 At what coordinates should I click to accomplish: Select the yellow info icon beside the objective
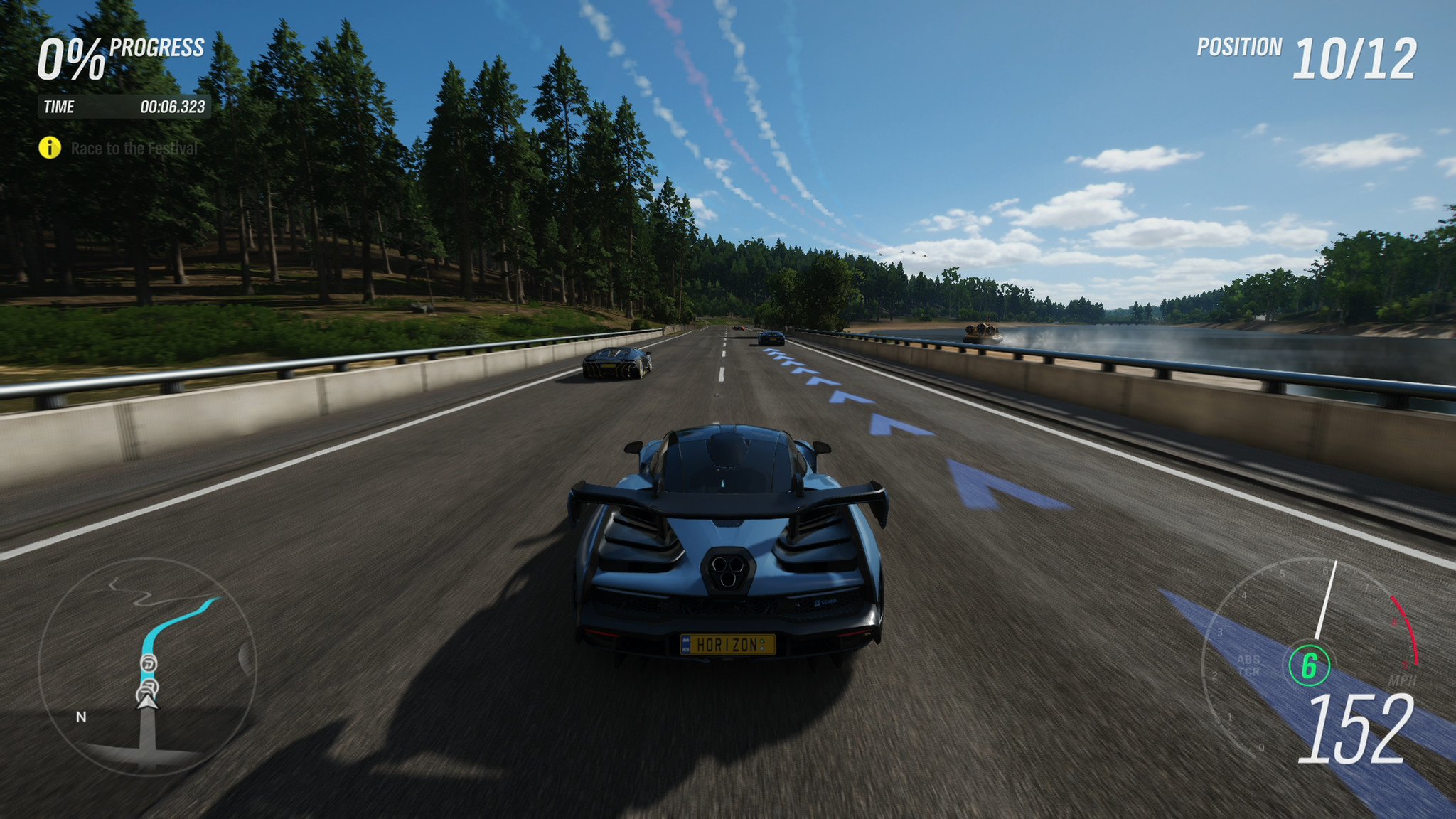[50, 148]
